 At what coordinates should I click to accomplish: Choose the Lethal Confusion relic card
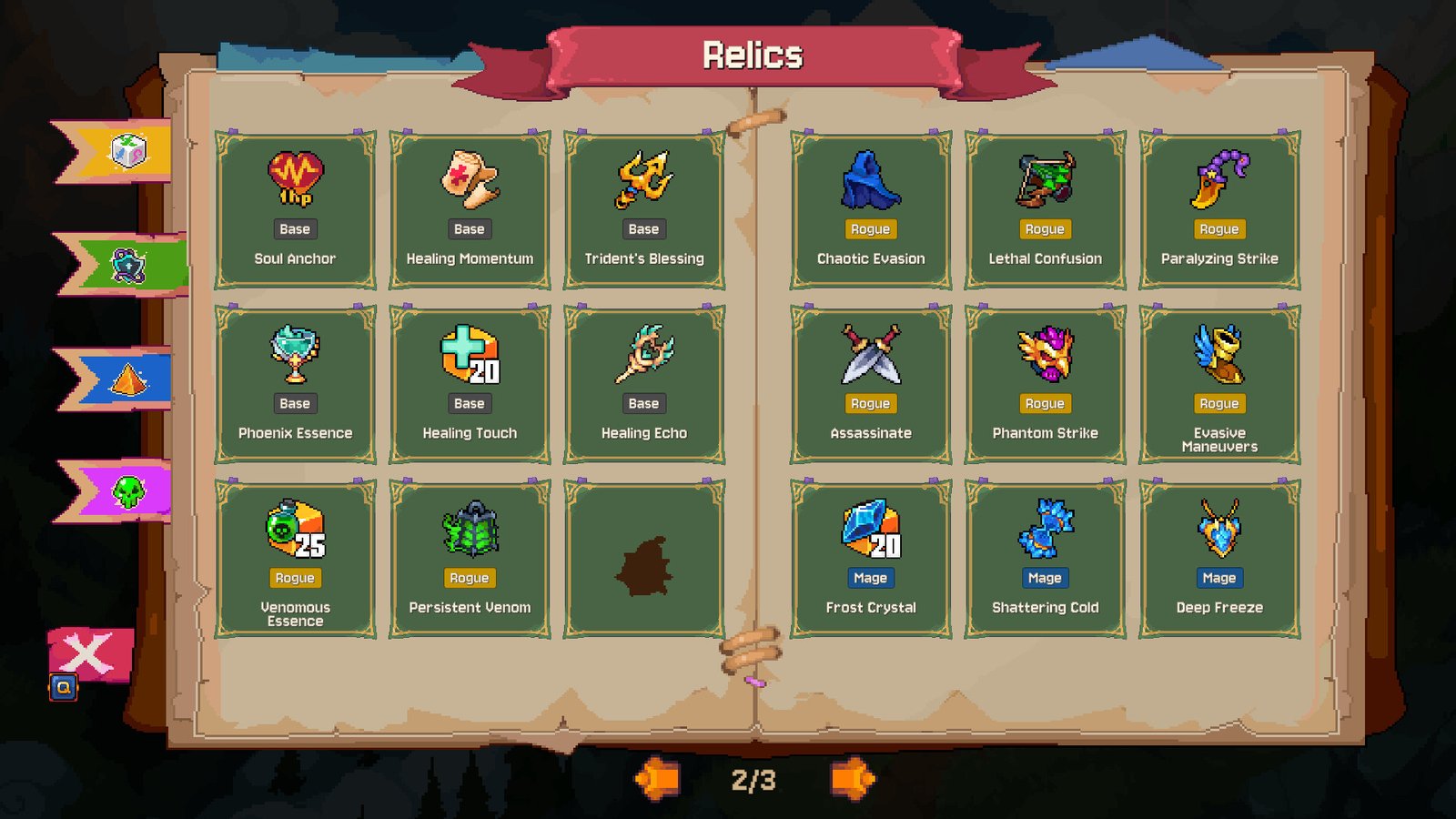click(1045, 210)
